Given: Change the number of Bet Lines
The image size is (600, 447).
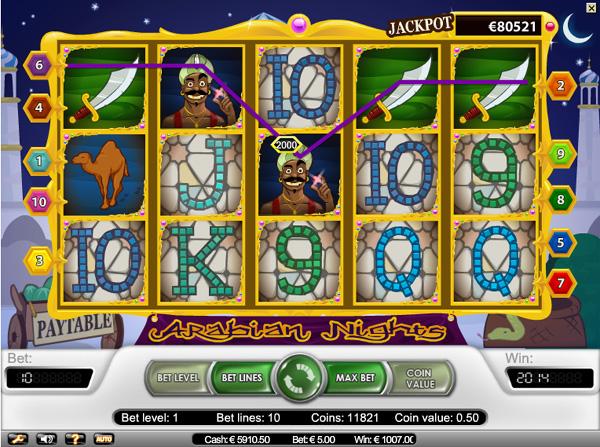Looking at the screenshot, I should pyautogui.click(x=240, y=378).
